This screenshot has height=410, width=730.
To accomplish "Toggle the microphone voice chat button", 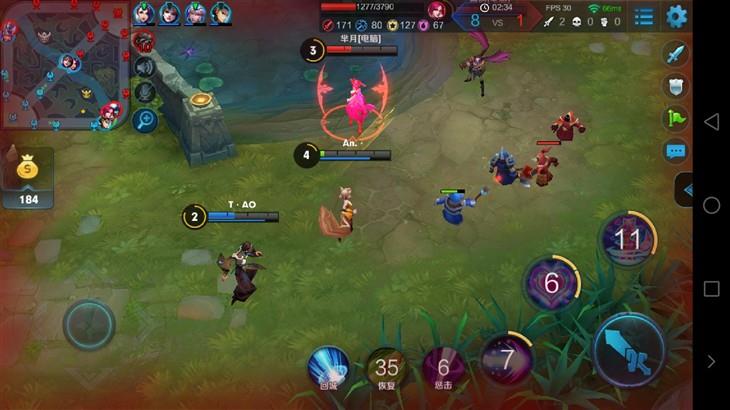I will 144,92.
